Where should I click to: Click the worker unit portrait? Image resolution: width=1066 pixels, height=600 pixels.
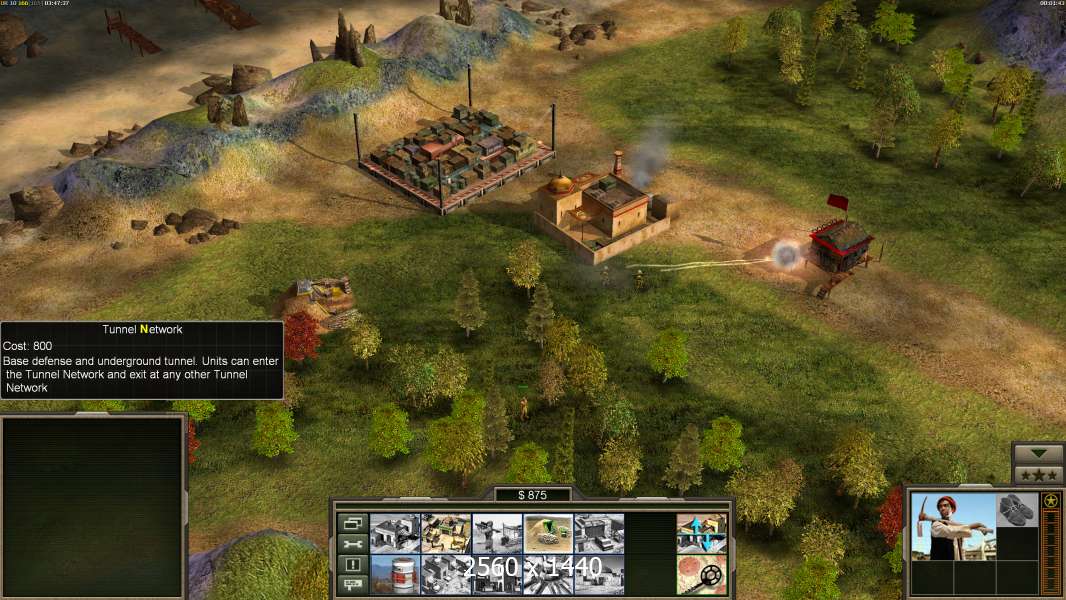(953, 525)
